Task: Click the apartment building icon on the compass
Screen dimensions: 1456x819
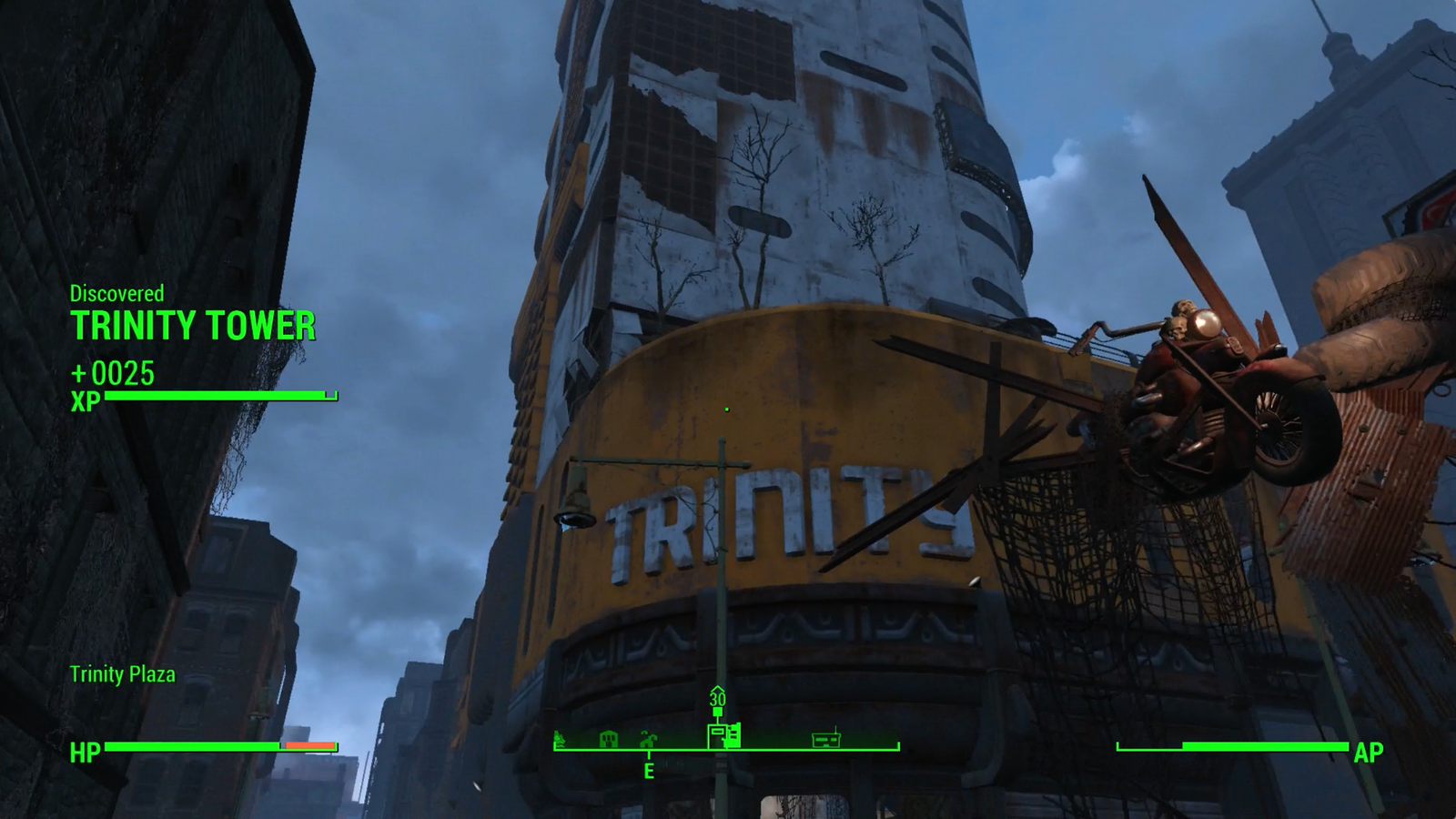Action: [x=608, y=739]
